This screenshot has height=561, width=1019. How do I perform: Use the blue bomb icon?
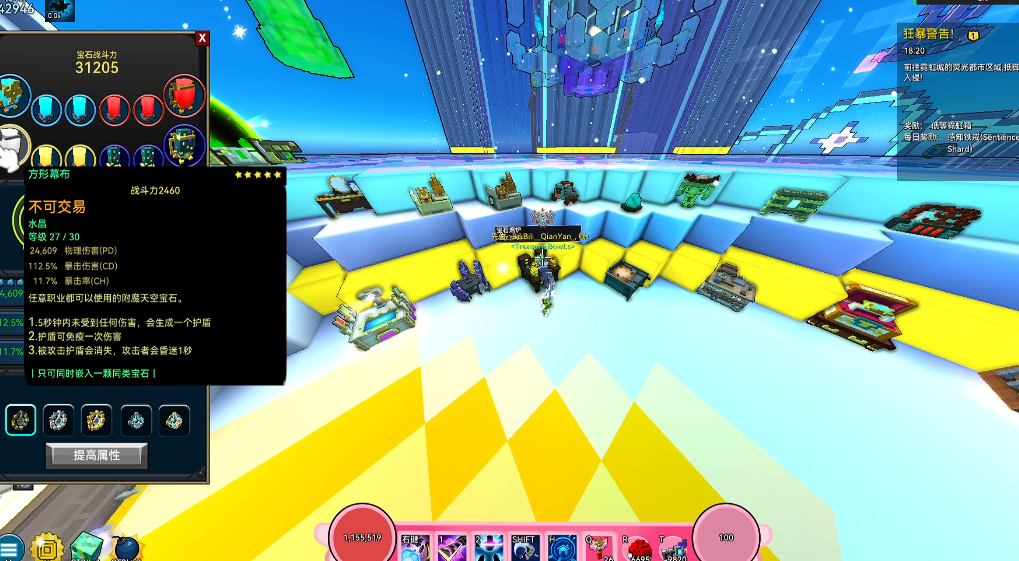(x=127, y=548)
